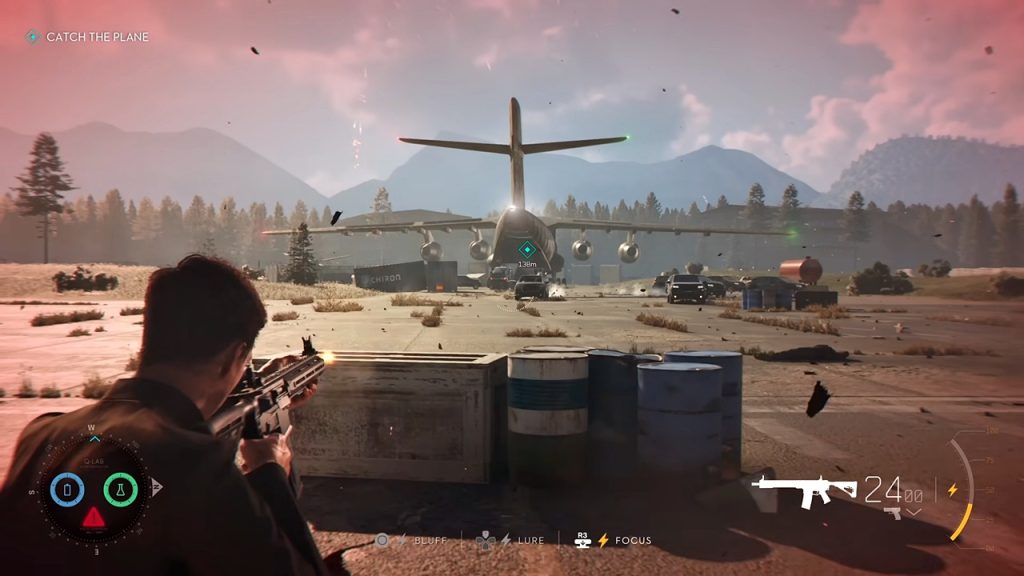
Task: Select the equipped assault rifle icon
Action: click(x=803, y=490)
